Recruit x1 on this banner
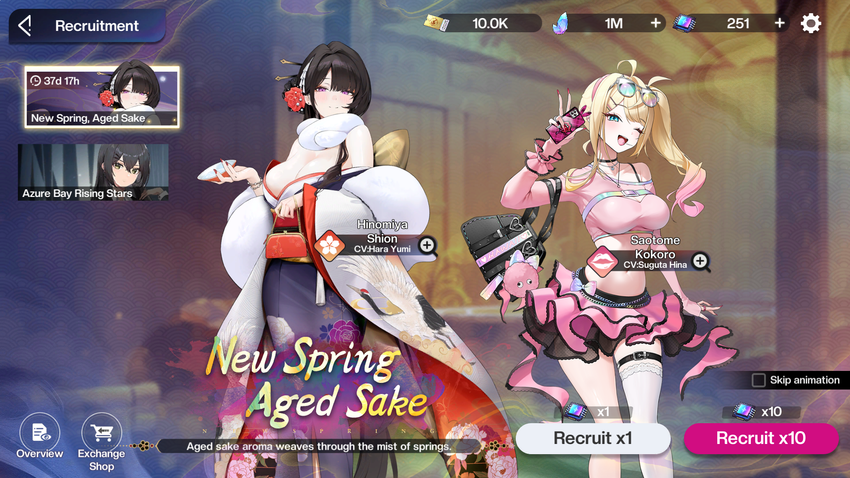The image size is (850, 478). pyautogui.click(x=593, y=438)
